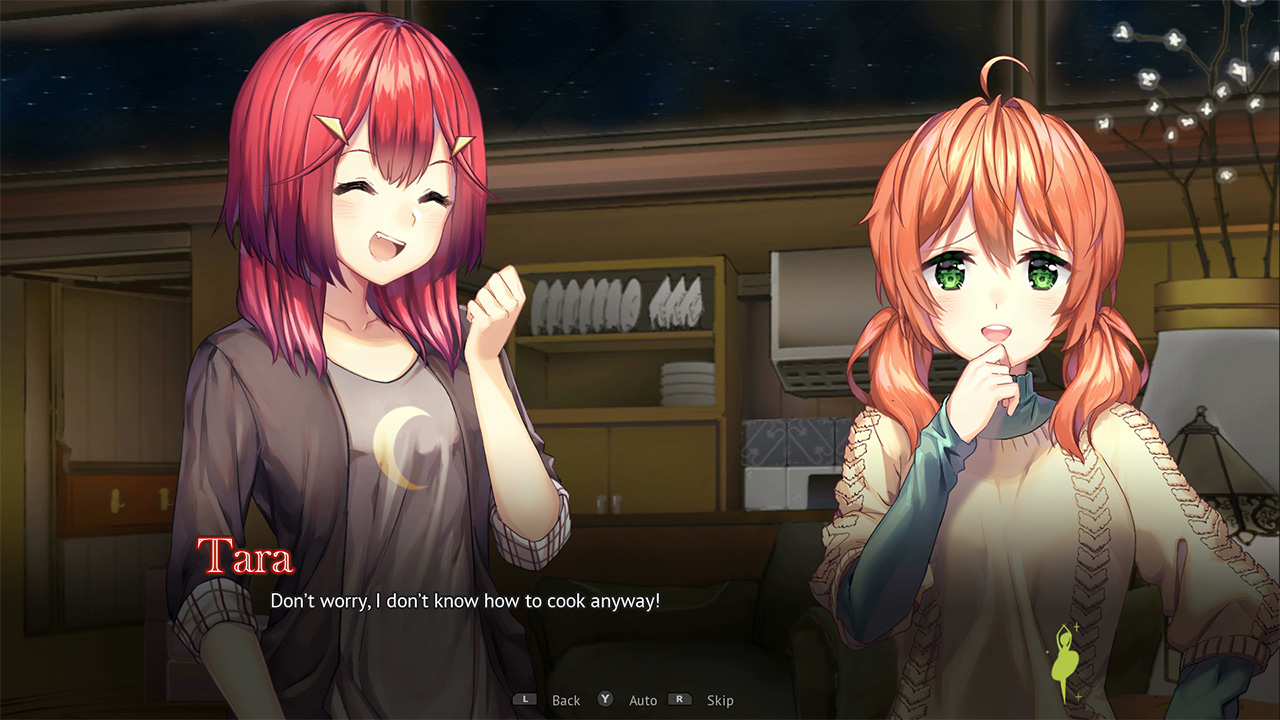Click the R shoulder button icon
Viewport: 1280px width, 720px height.
point(679,700)
